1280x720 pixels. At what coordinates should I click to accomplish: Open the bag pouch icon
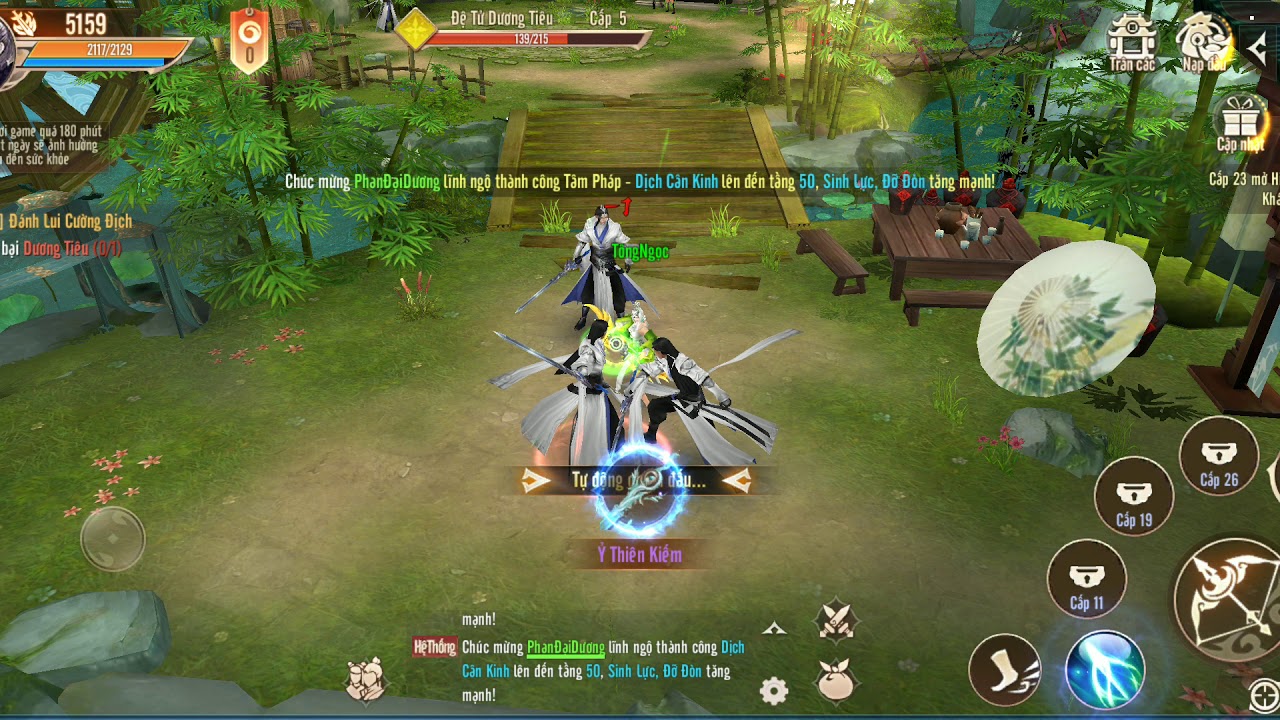(837, 681)
